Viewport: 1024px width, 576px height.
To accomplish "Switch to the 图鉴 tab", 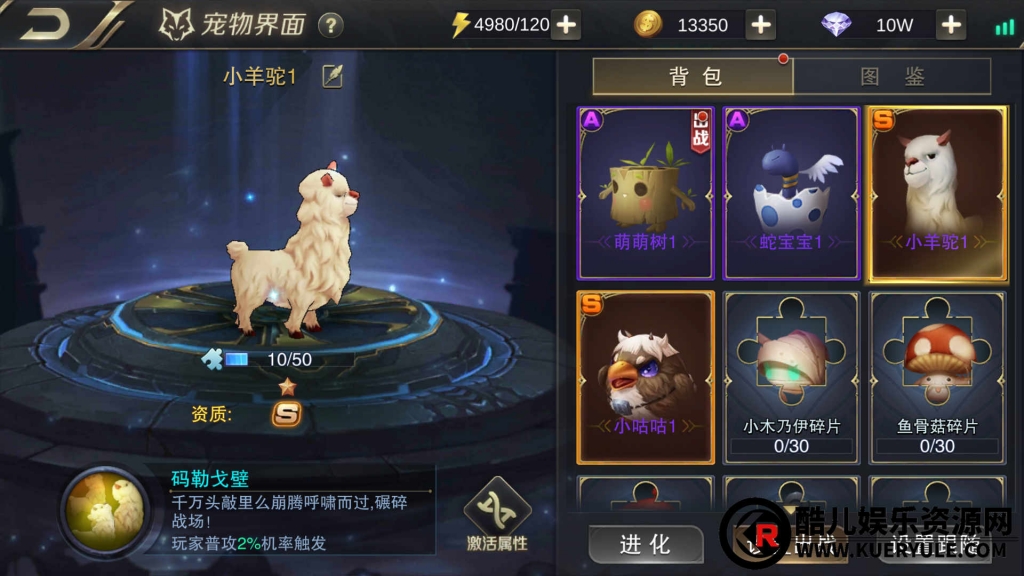I will (x=892, y=77).
